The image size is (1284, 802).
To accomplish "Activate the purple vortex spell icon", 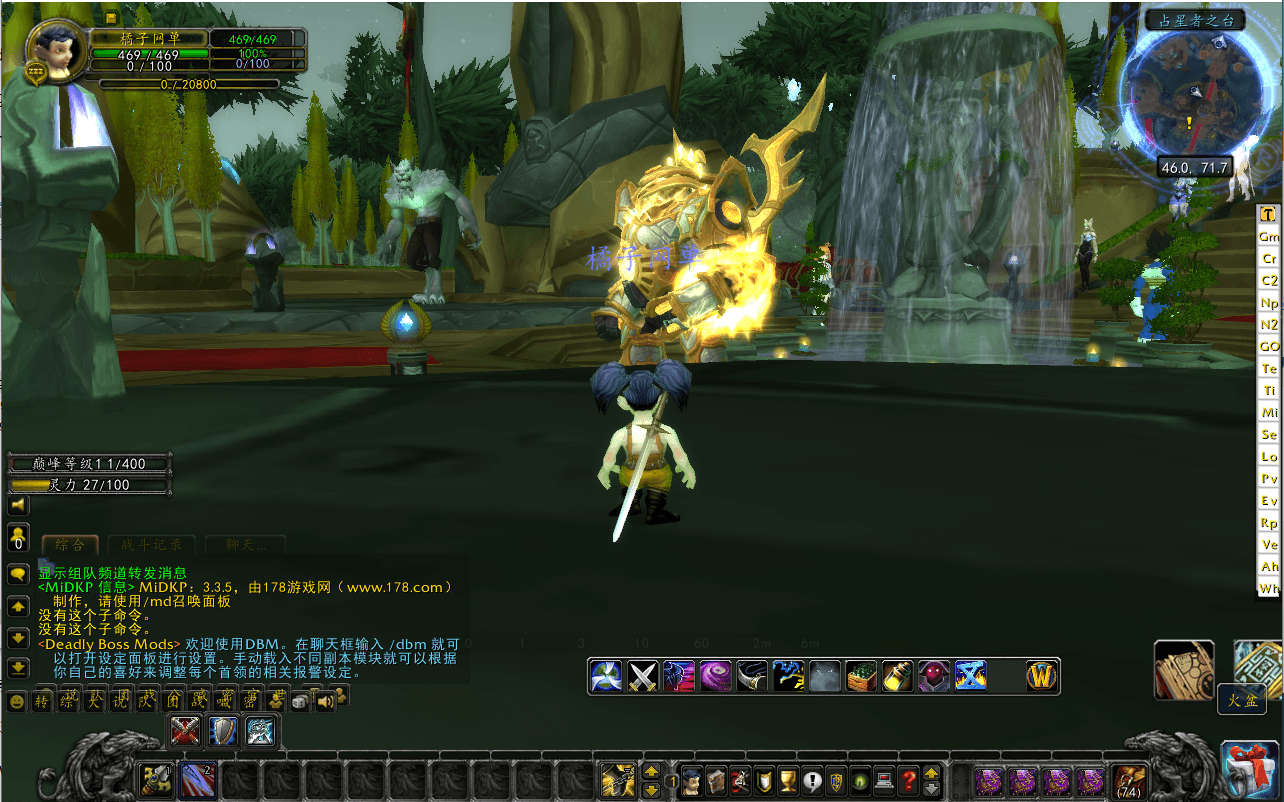I will tap(714, 676).
